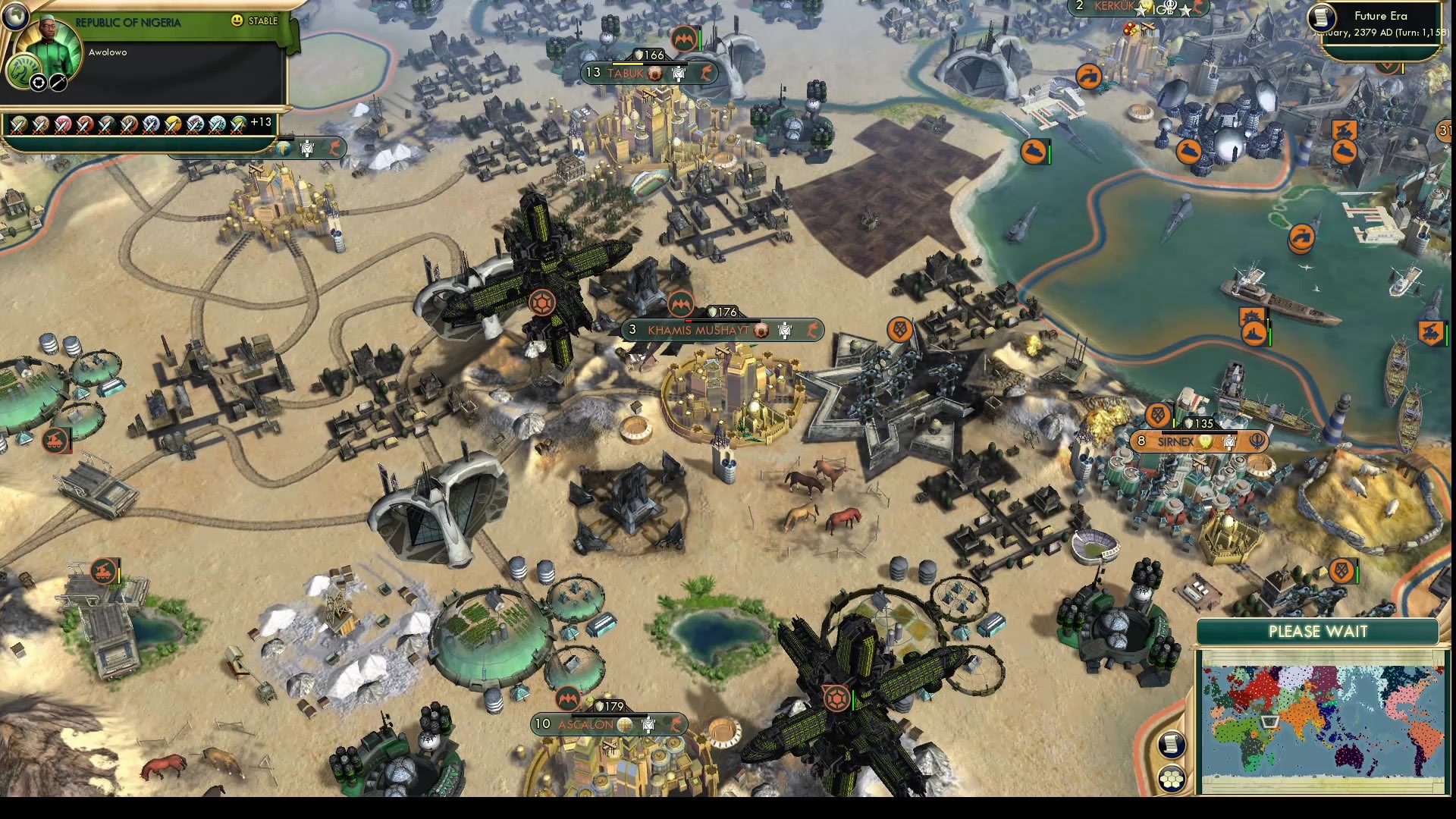The image size is (1456, 819).
Task: Select the Khamis Mushayt city name label
Action: (x=698, y=331)
